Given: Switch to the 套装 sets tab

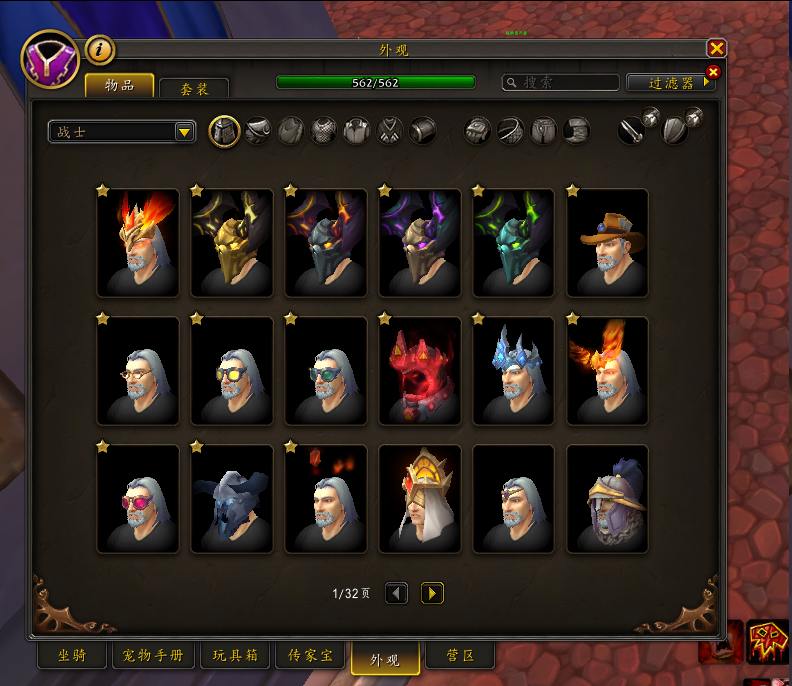Looking at the screenshot, I should pyautogui.click(x=194, y=89).
